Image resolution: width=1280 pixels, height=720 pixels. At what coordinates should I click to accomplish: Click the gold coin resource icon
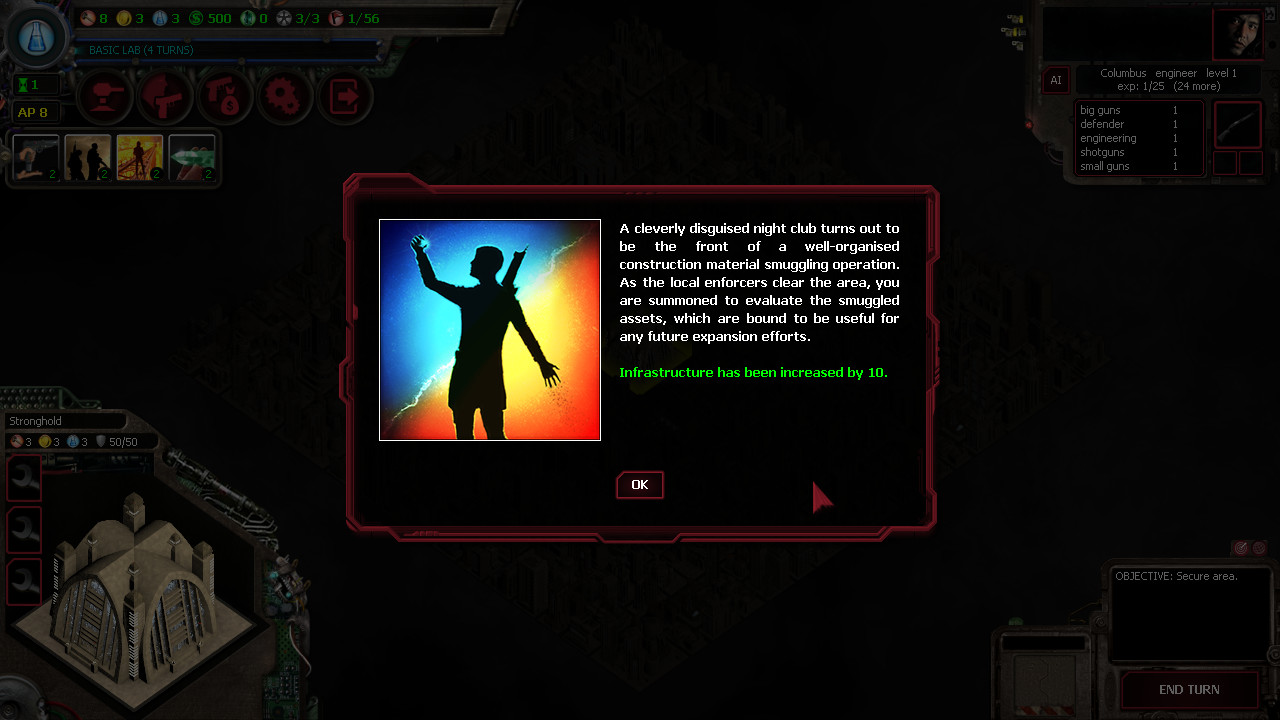point(123,17)
